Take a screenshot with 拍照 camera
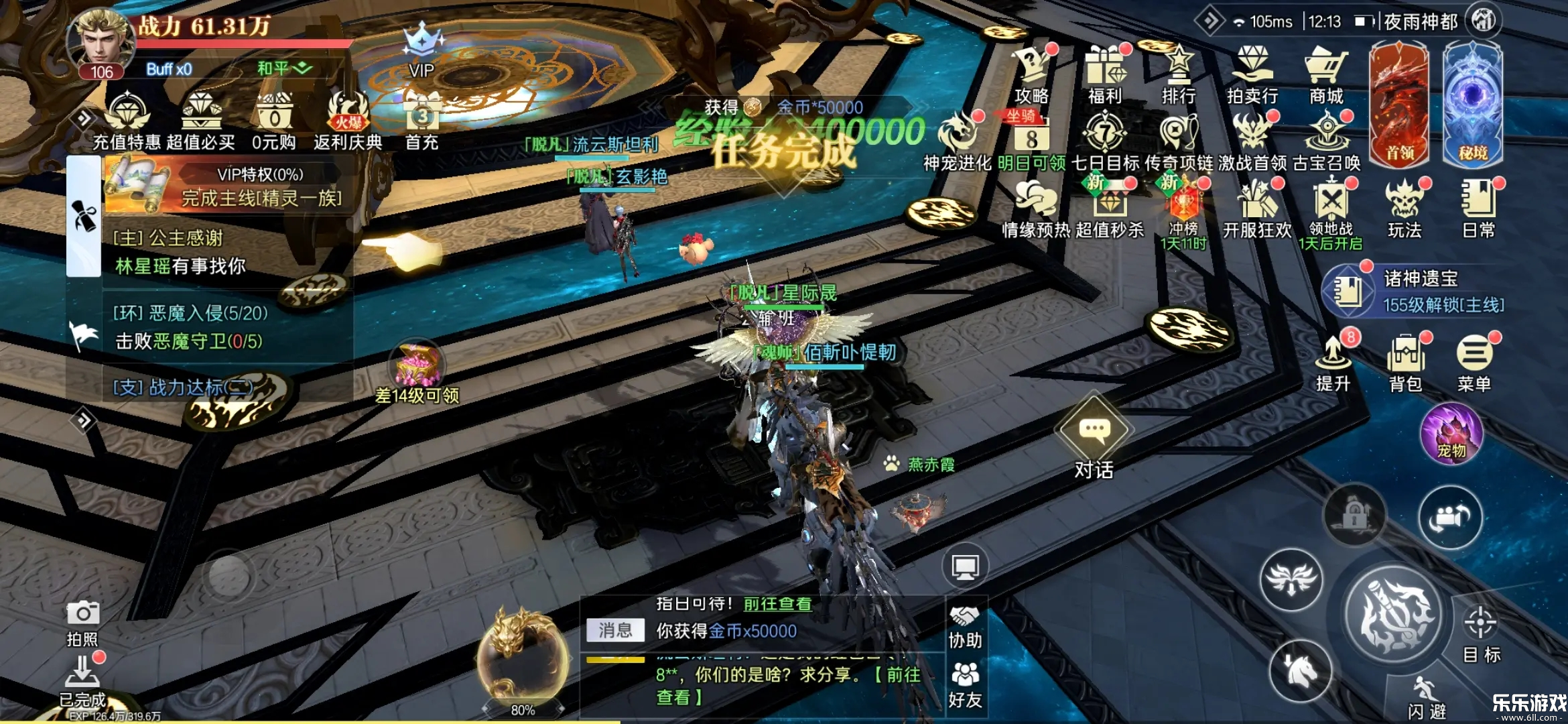This screenshot has width=1568, height=724. 83,623
